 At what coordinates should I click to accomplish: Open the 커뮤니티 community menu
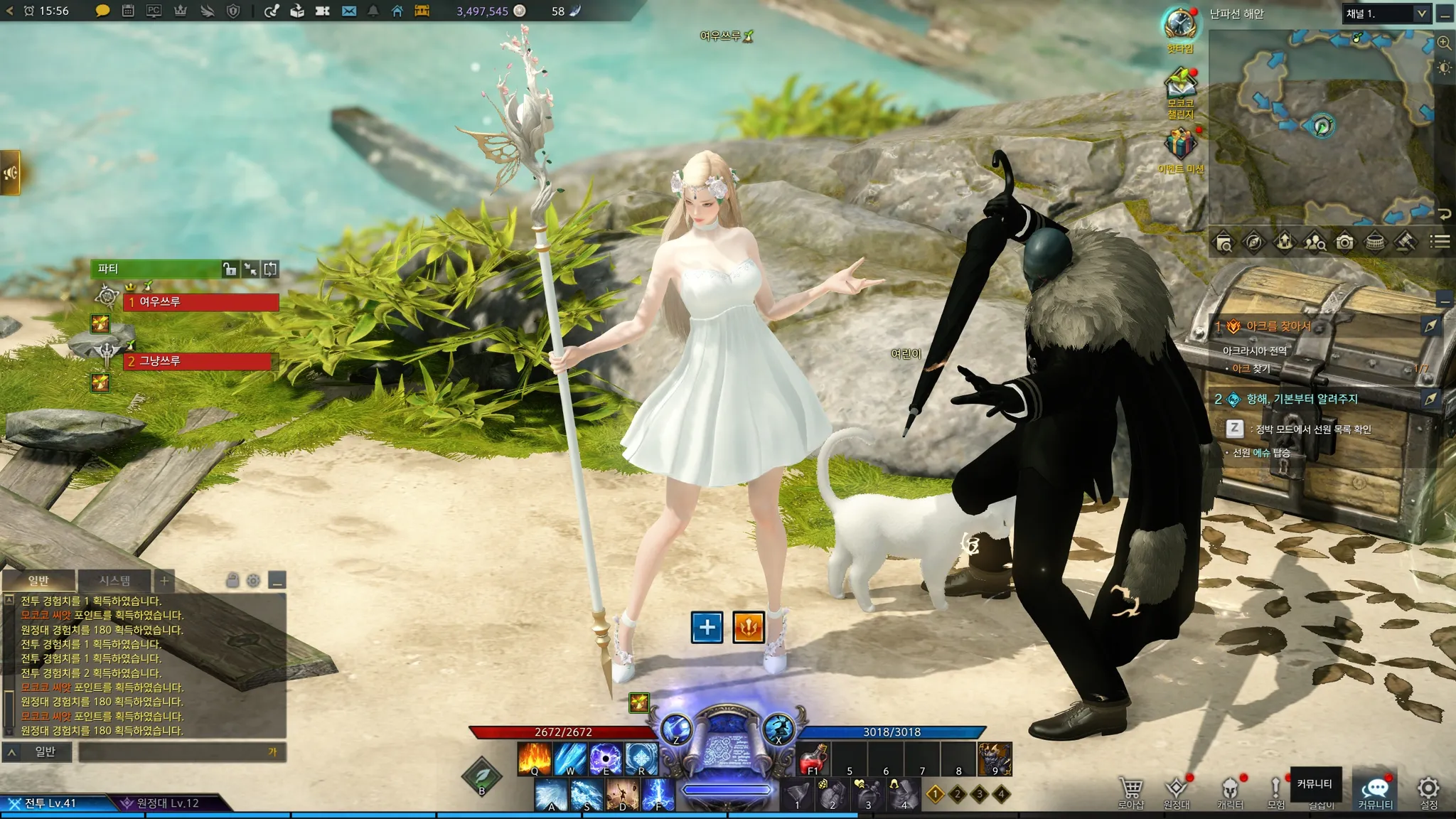(x=1375, y=791)
